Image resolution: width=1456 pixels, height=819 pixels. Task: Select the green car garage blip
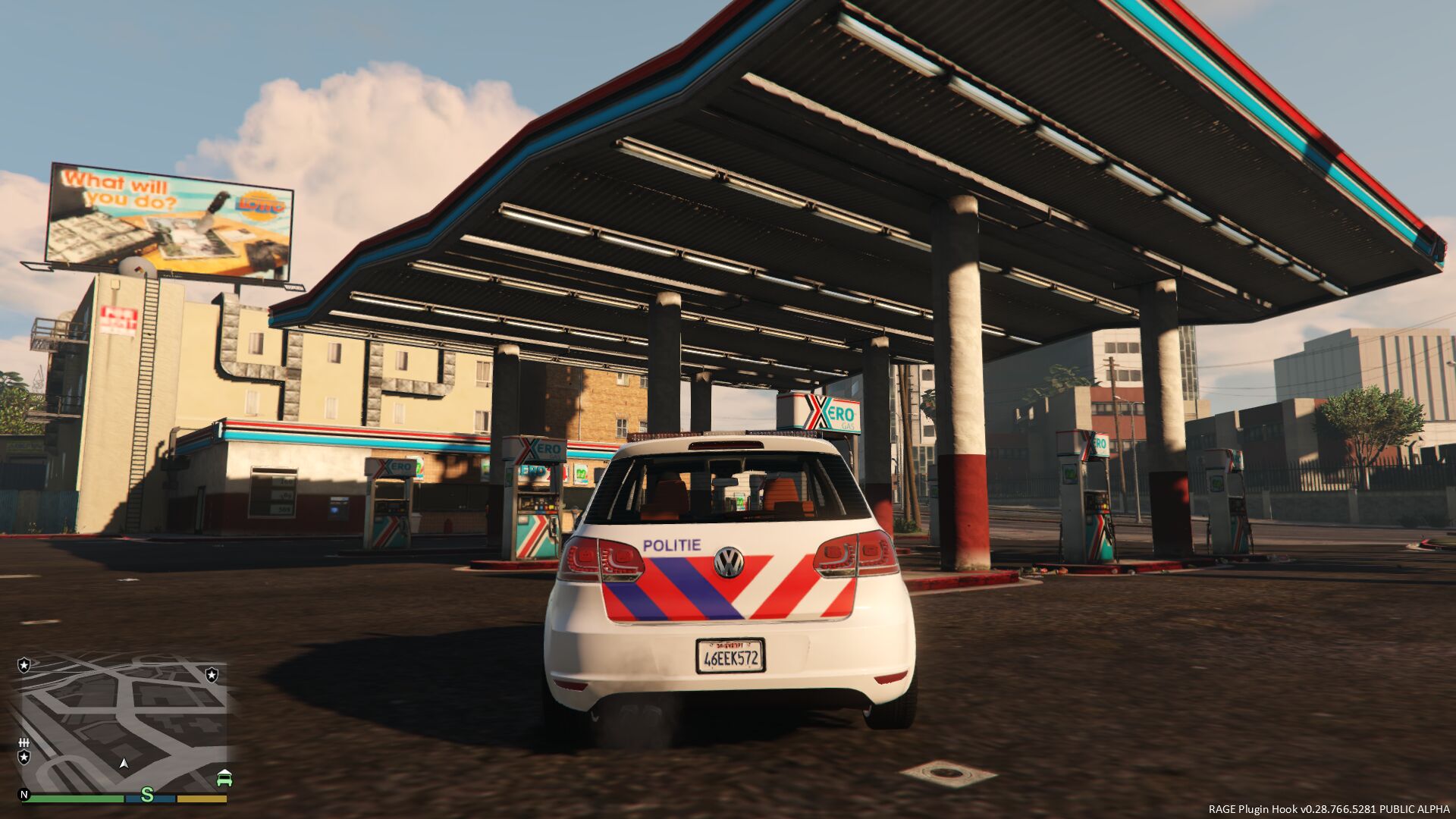[x=224, y=778]
